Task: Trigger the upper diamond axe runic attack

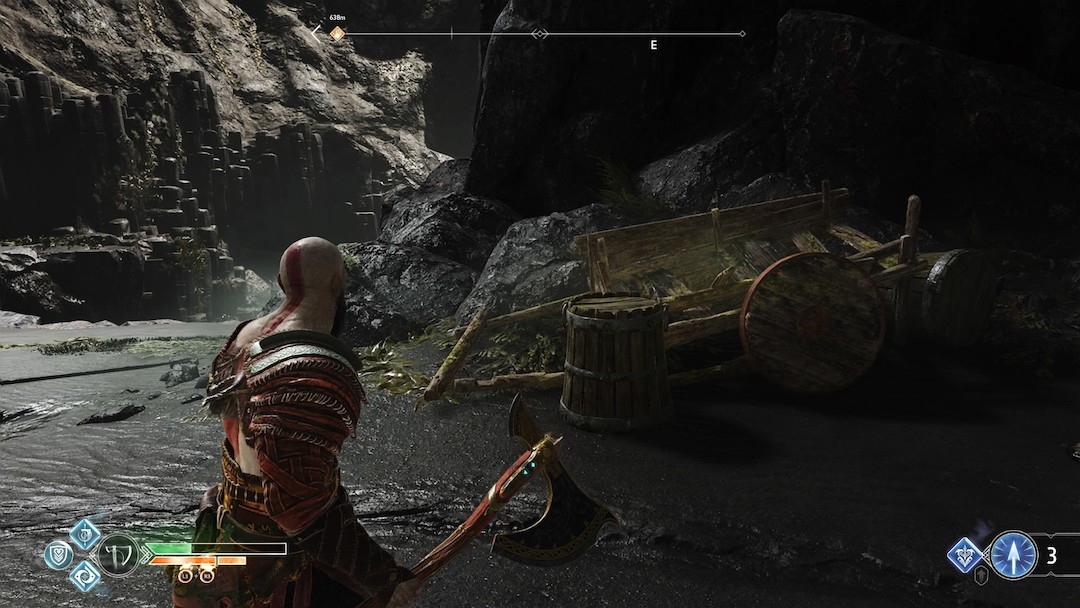Action: (x=85, y=533)
